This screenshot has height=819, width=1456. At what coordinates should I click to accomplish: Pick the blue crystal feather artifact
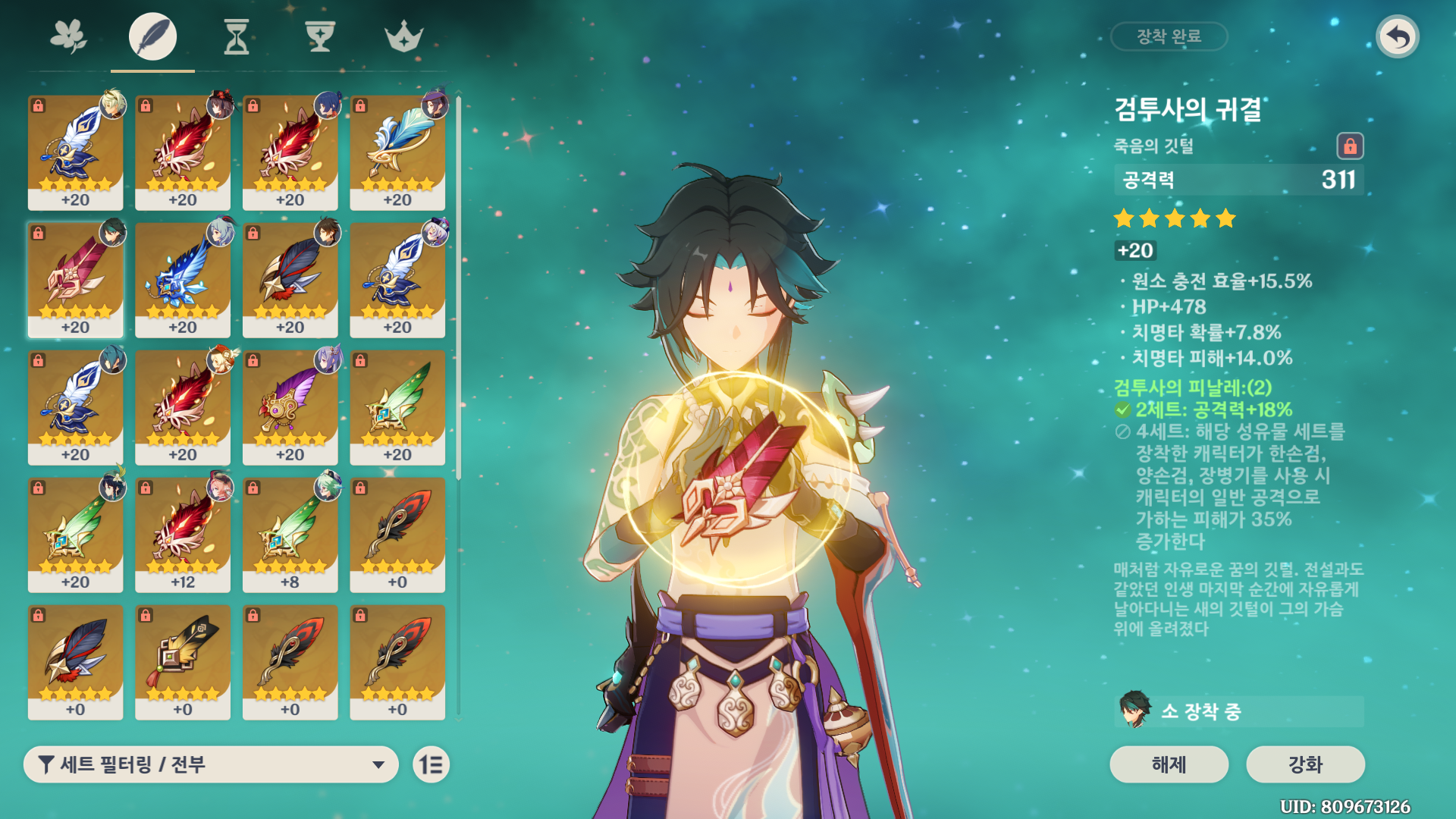click(x=183, y=280)
